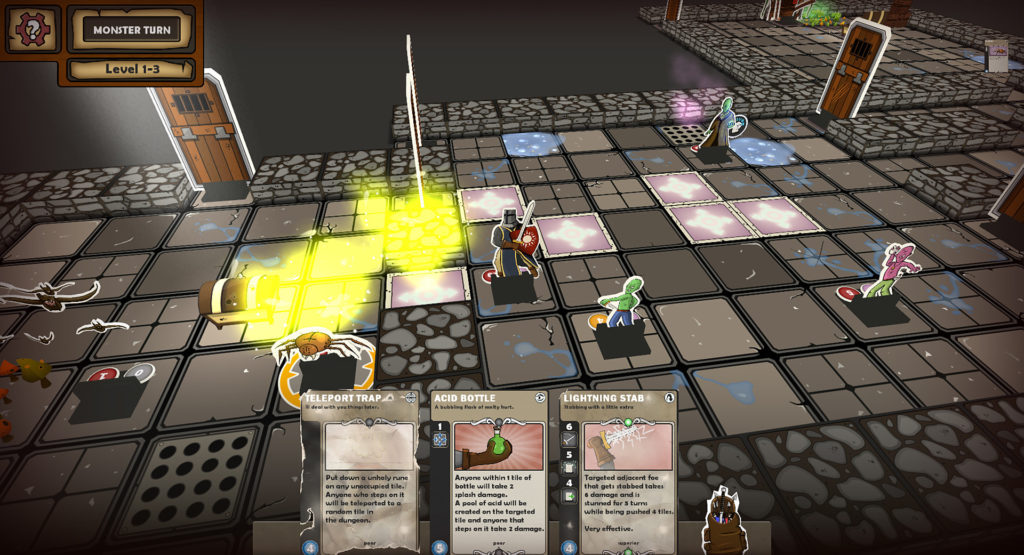Open the gear help and settings menu
Image resolution: width=1024 pixels, height=555 pixels.
point(33,29)
